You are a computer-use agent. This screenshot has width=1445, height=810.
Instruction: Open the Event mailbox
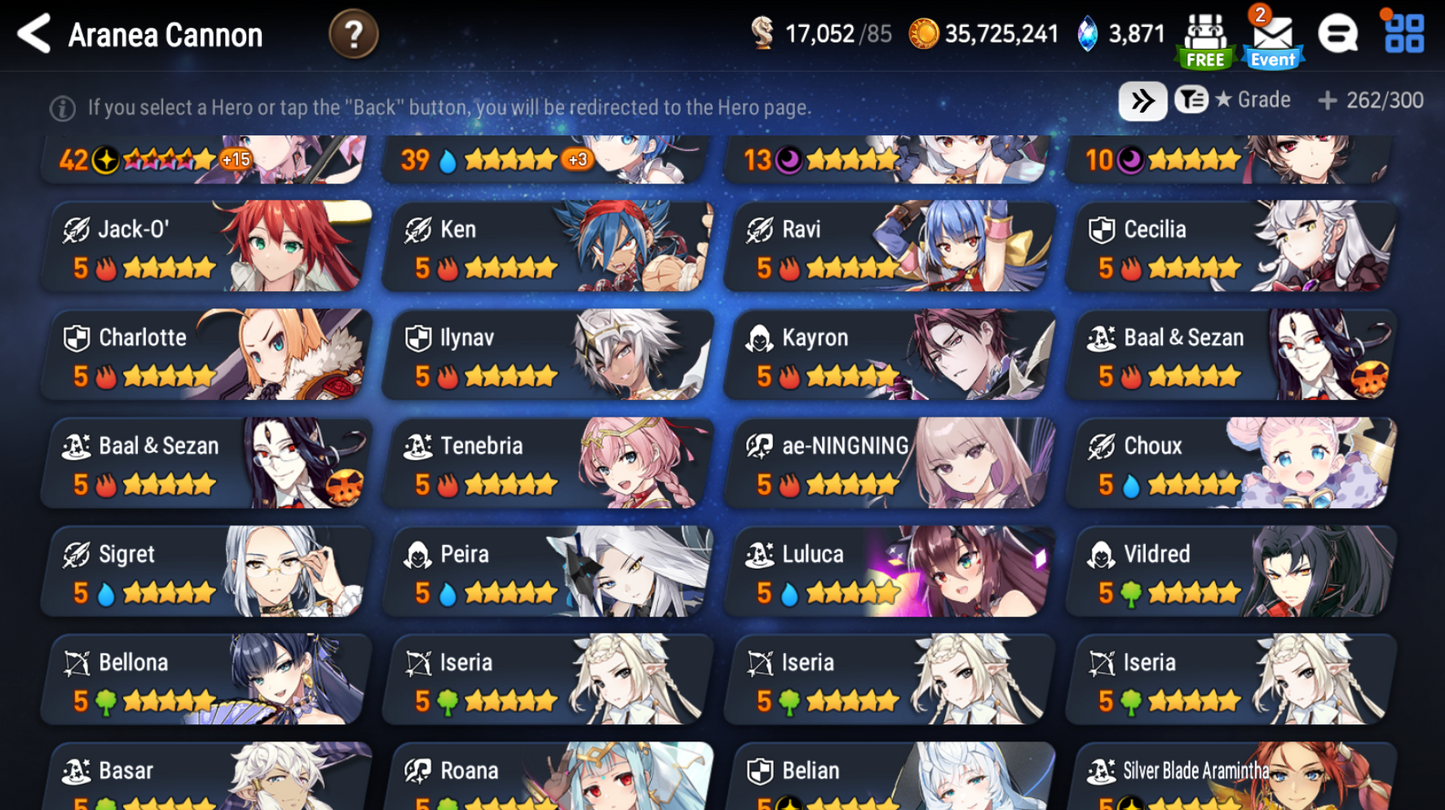(1272, 33)
